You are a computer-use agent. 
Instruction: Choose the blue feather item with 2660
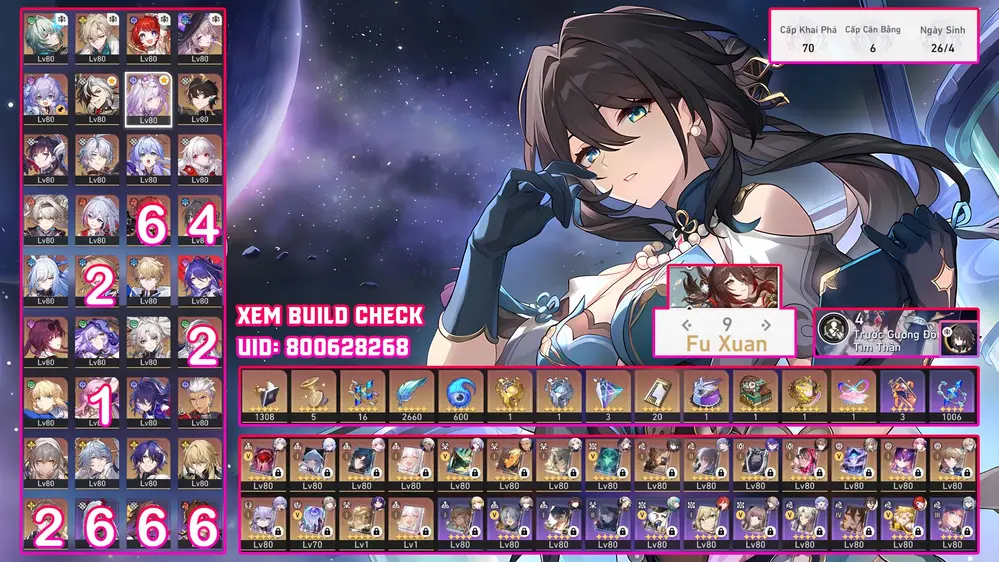pos(414,394)
